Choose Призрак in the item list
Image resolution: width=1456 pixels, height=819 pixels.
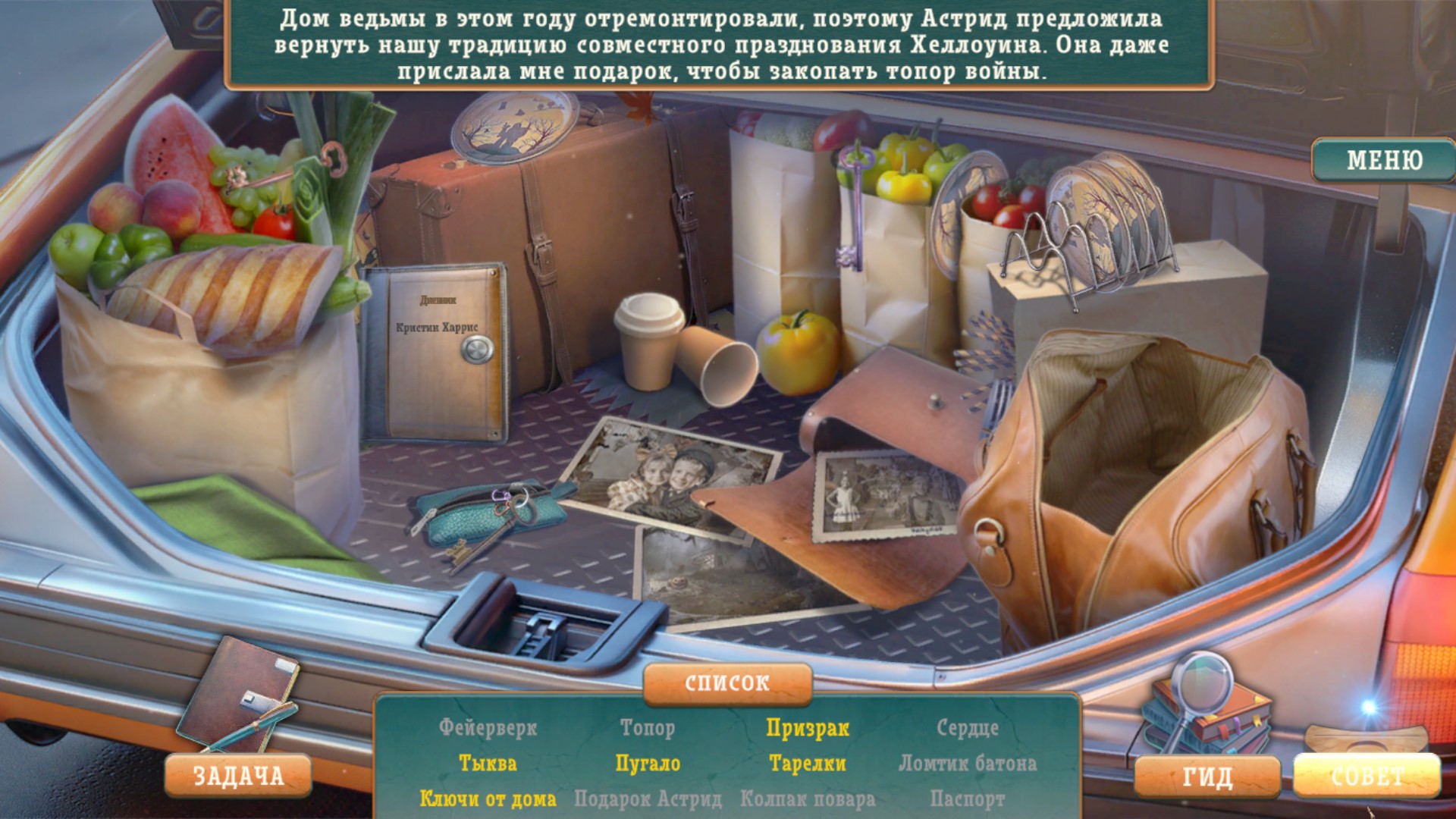pyautogui.click(x=808, y=728)
